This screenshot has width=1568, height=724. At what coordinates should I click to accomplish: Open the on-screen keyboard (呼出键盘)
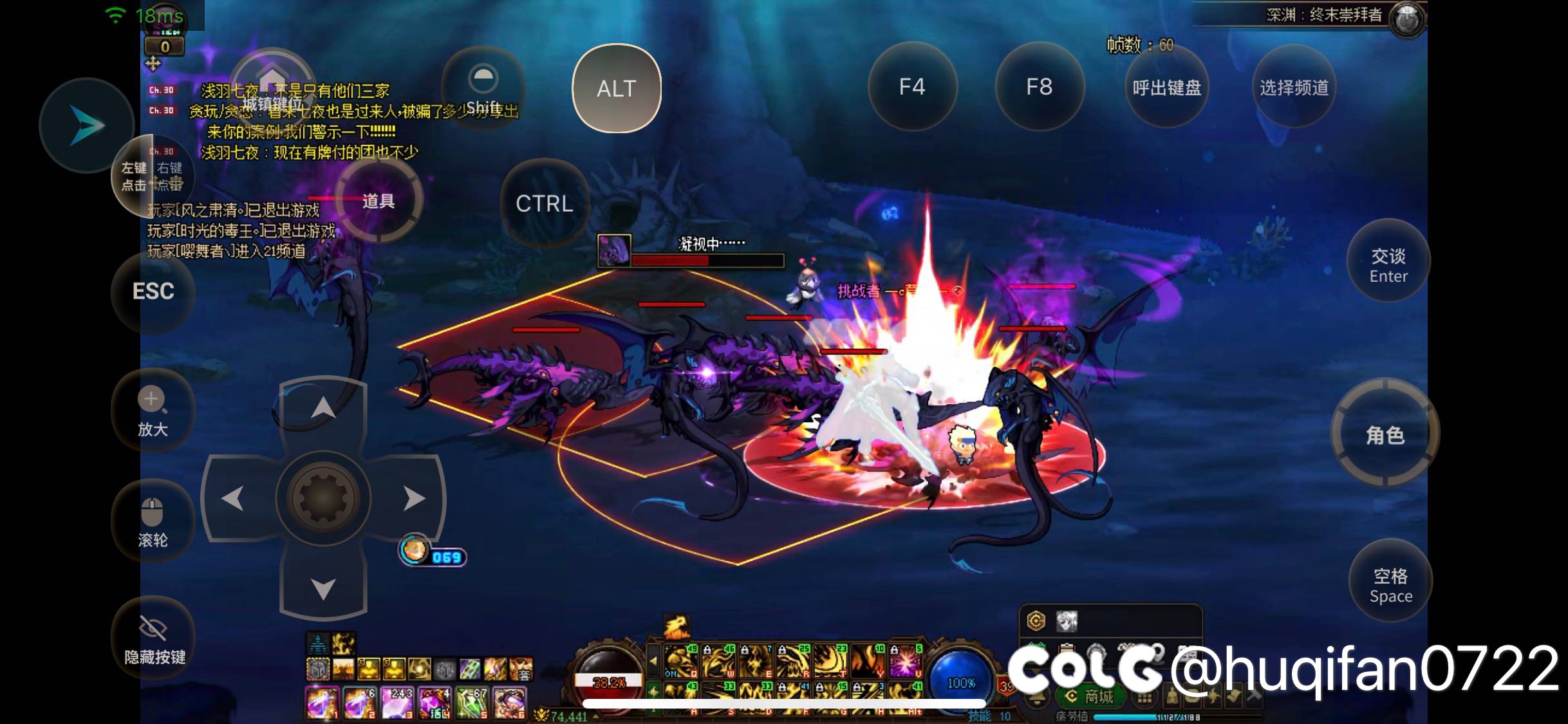[1166, 88]
